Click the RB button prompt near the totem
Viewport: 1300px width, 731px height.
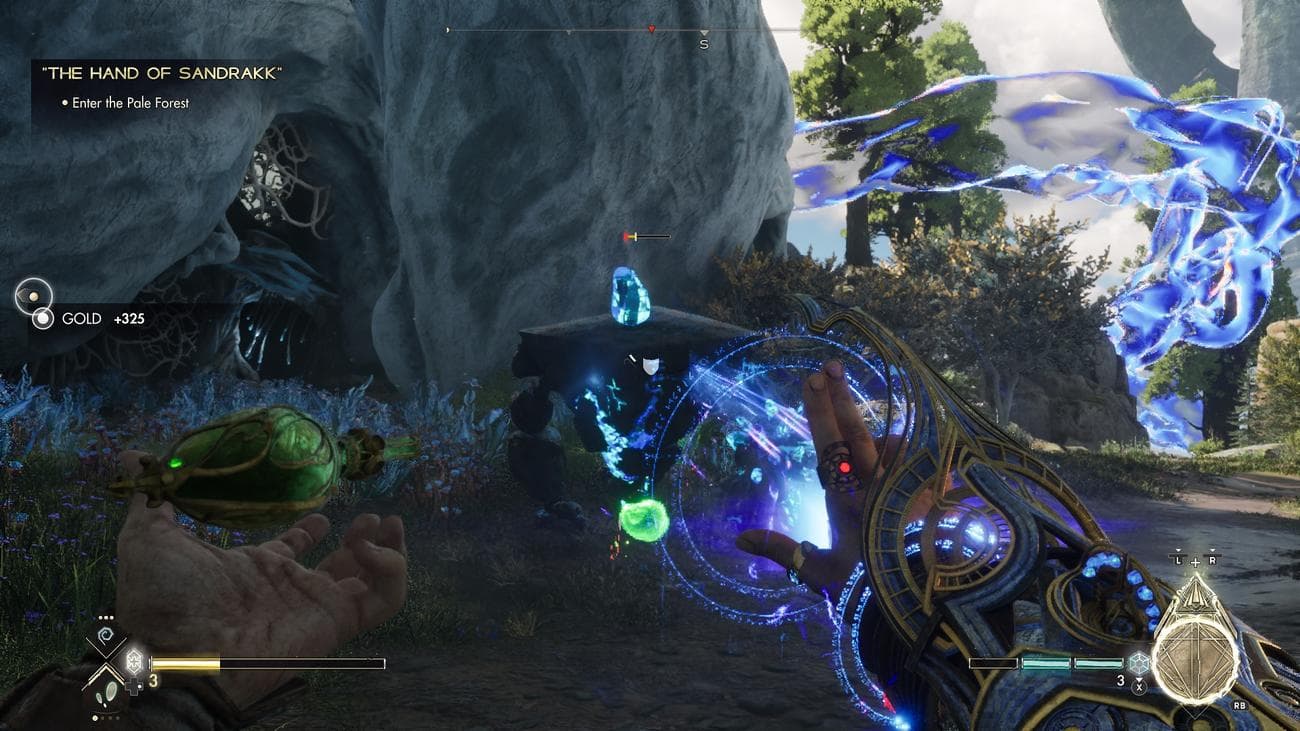click(x=1240, y=706)
